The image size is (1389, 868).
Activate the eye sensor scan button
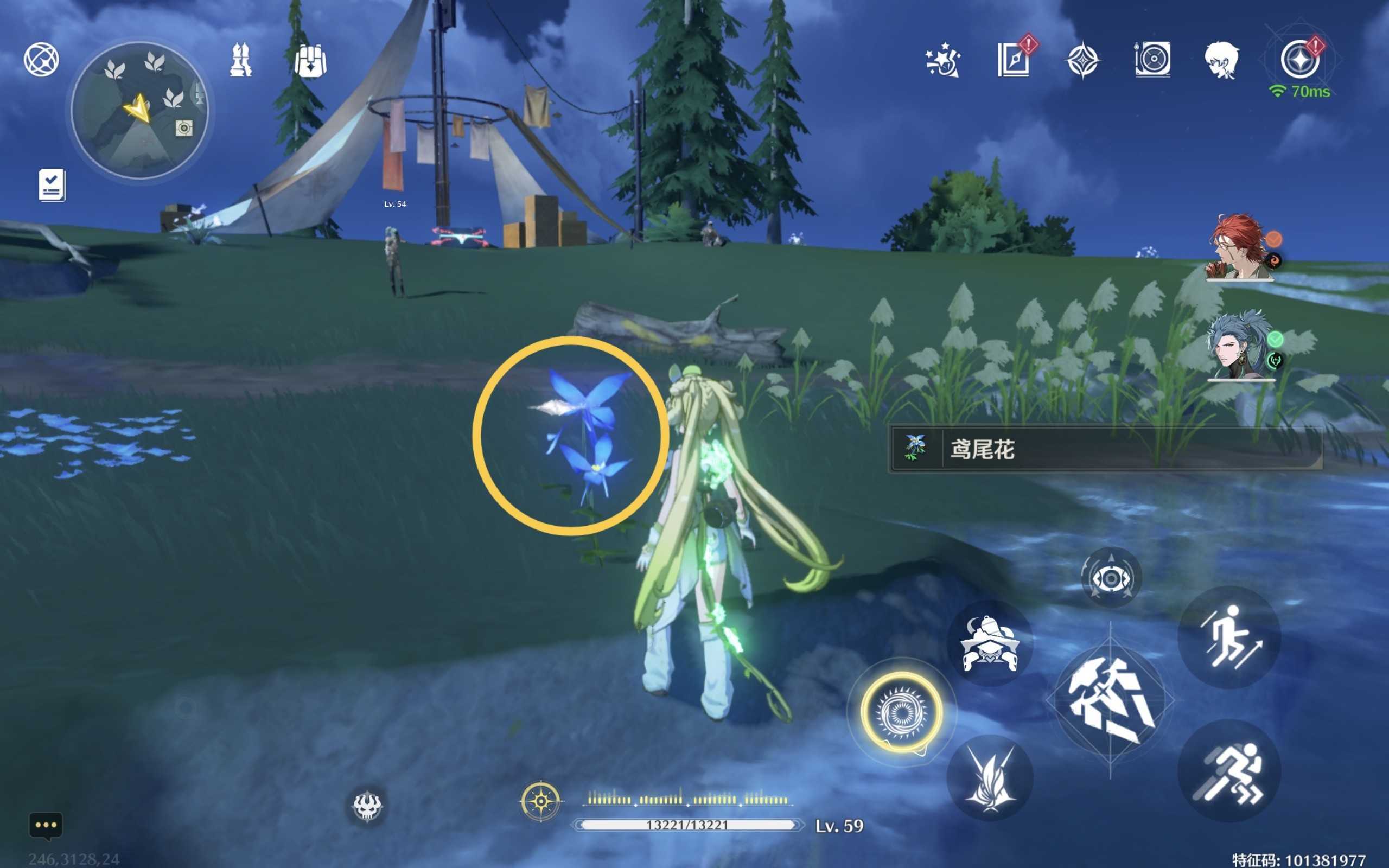point(1111,578)
